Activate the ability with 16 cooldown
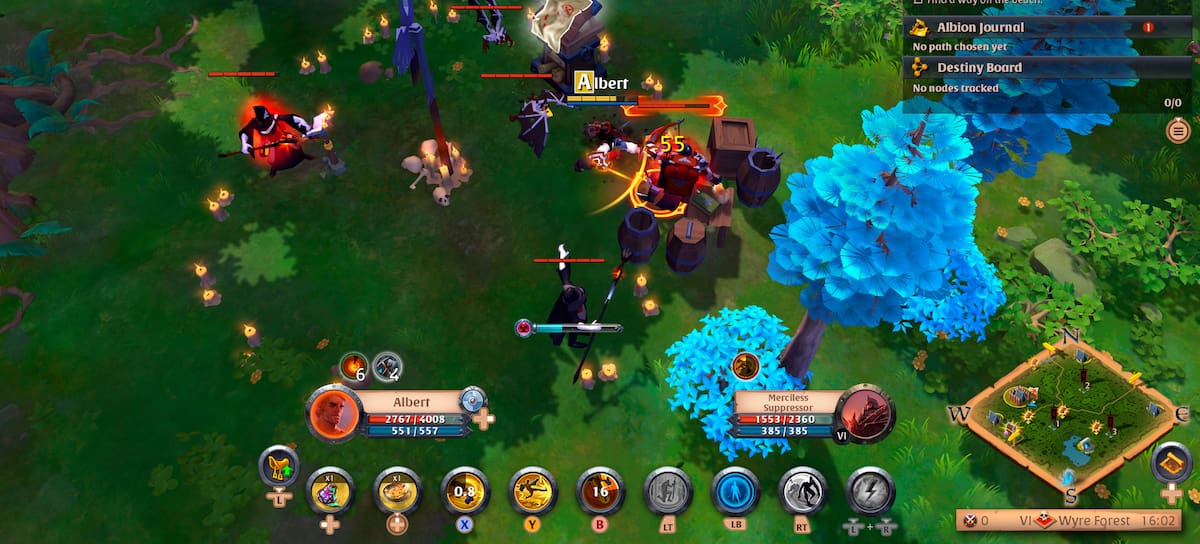This screenshot has width=1200, height=544. coord(600,490)
